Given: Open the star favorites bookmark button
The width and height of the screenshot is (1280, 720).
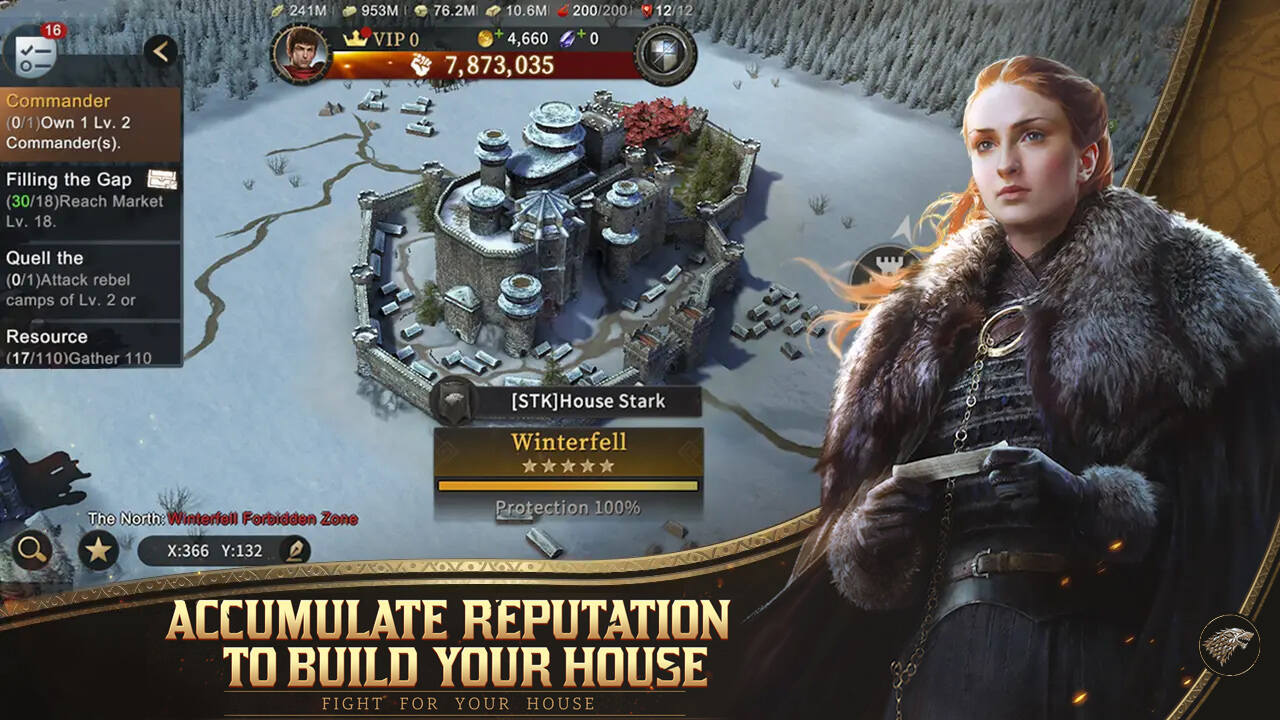Looking at the screenshot, I should (x=98, y=549).
